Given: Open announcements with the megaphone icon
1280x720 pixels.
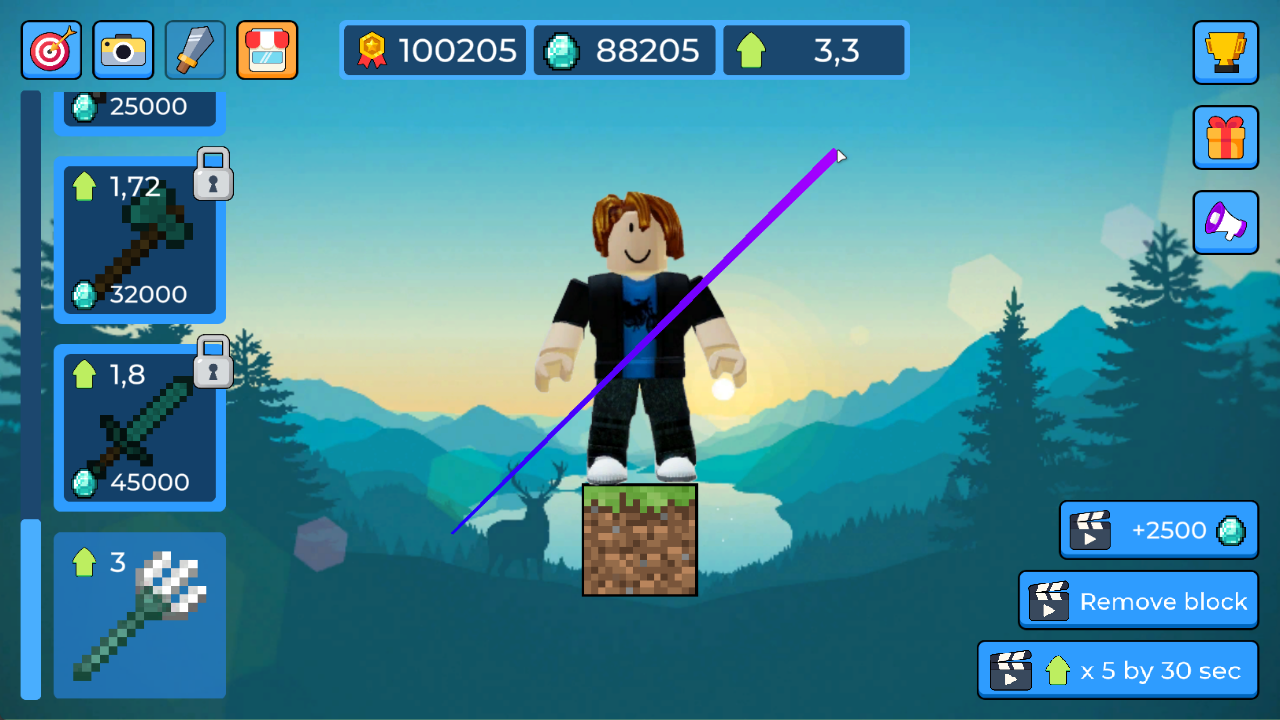Looking at the screenshot, I should point(1225,222).
